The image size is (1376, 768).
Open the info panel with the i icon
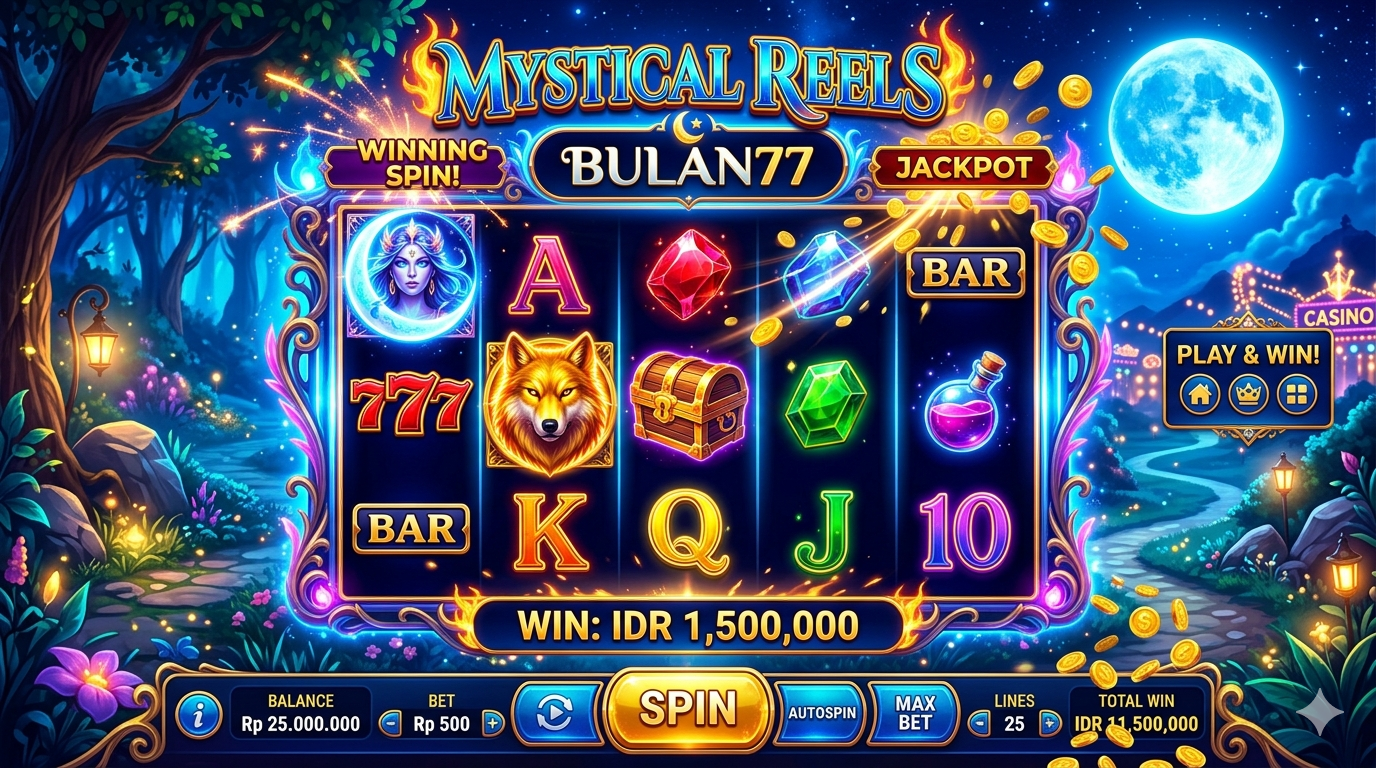[x=198, y=714]
